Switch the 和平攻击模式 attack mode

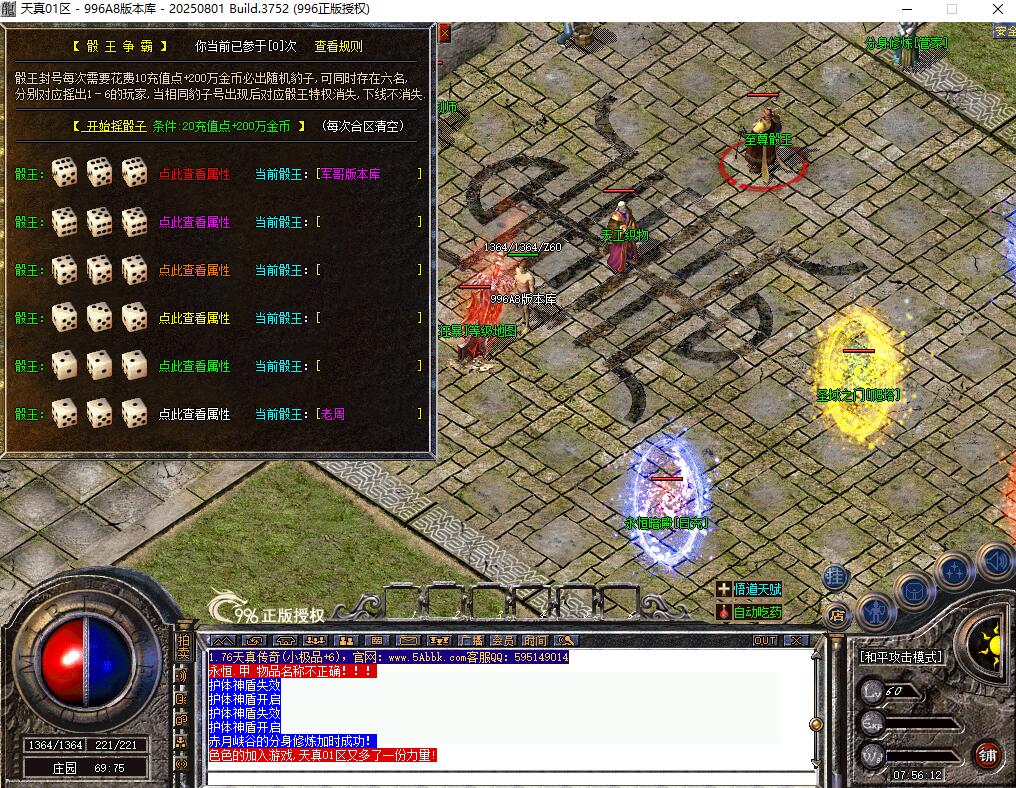(901, 657)
